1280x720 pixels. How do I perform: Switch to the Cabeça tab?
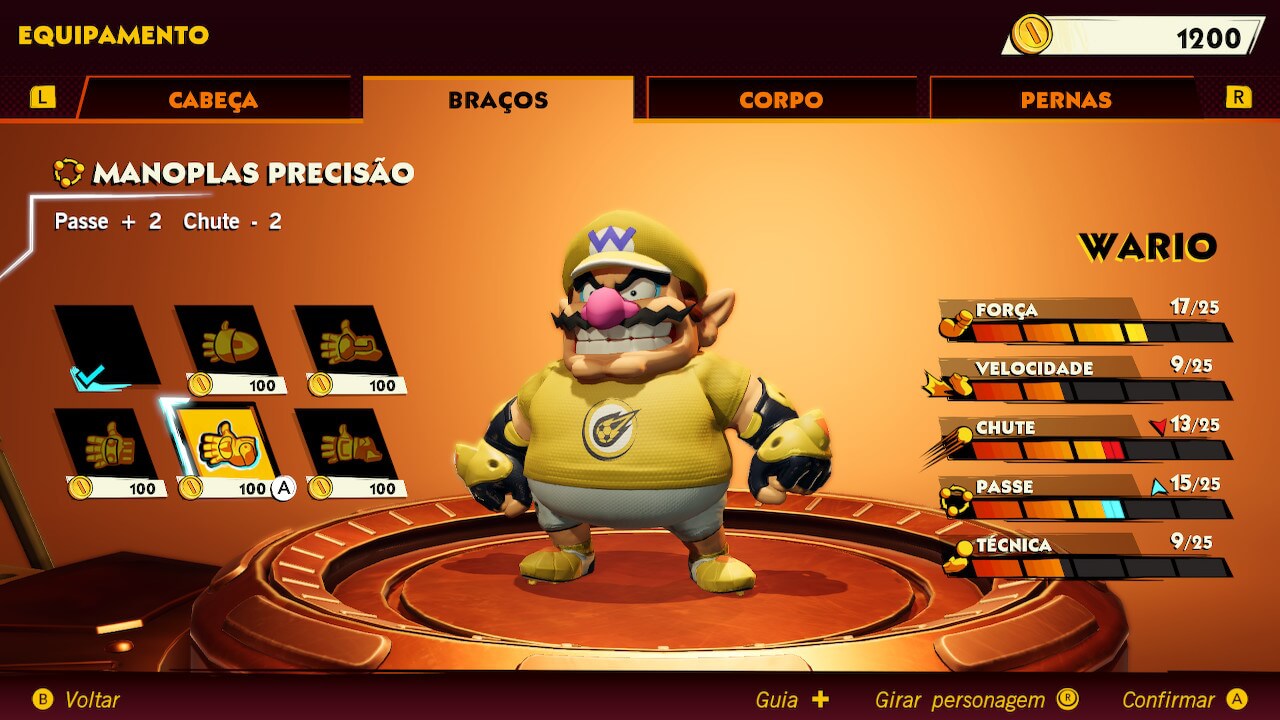pos(214,100)
